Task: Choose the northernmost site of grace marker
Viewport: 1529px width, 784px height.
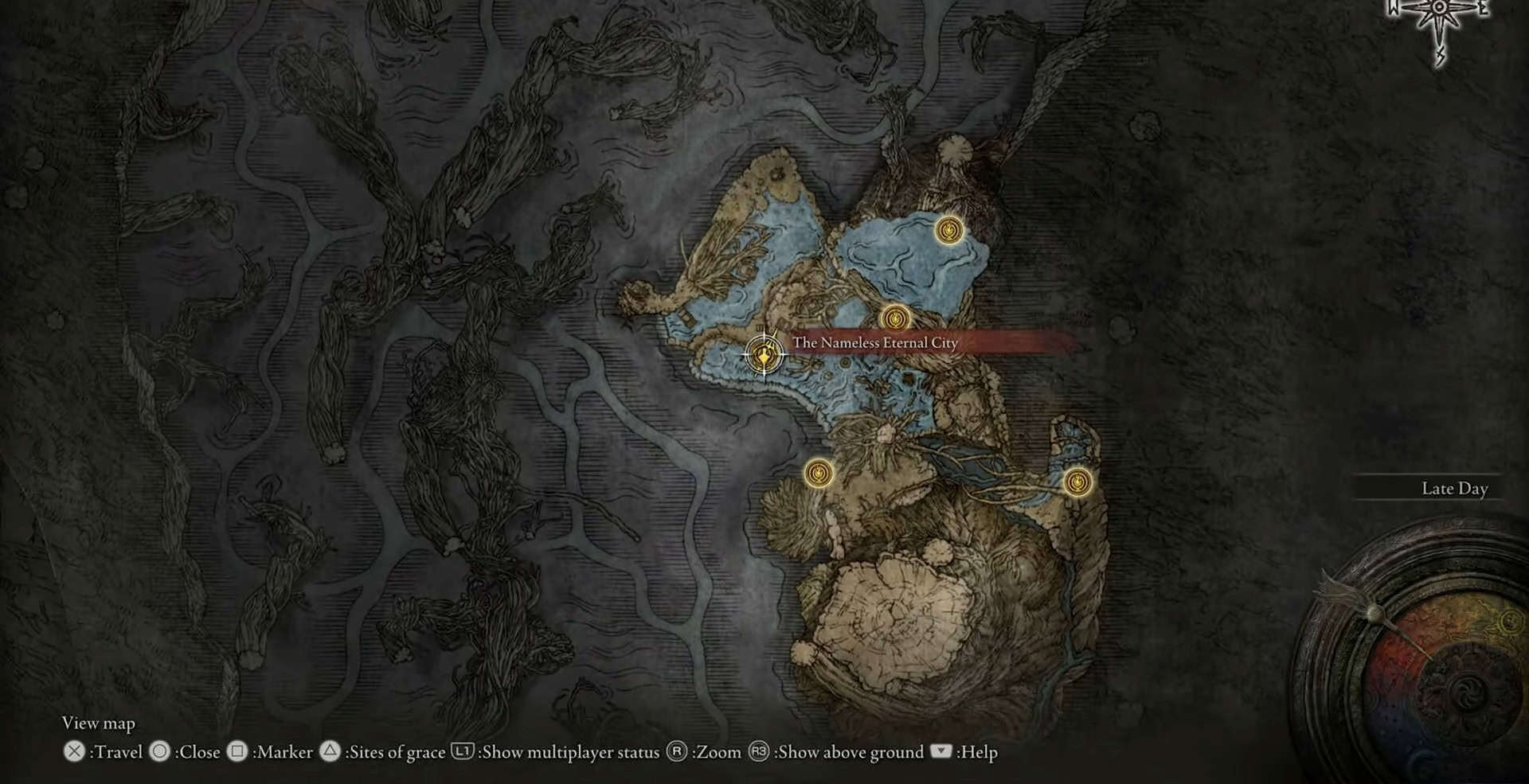Action: [x=948, y=231]
